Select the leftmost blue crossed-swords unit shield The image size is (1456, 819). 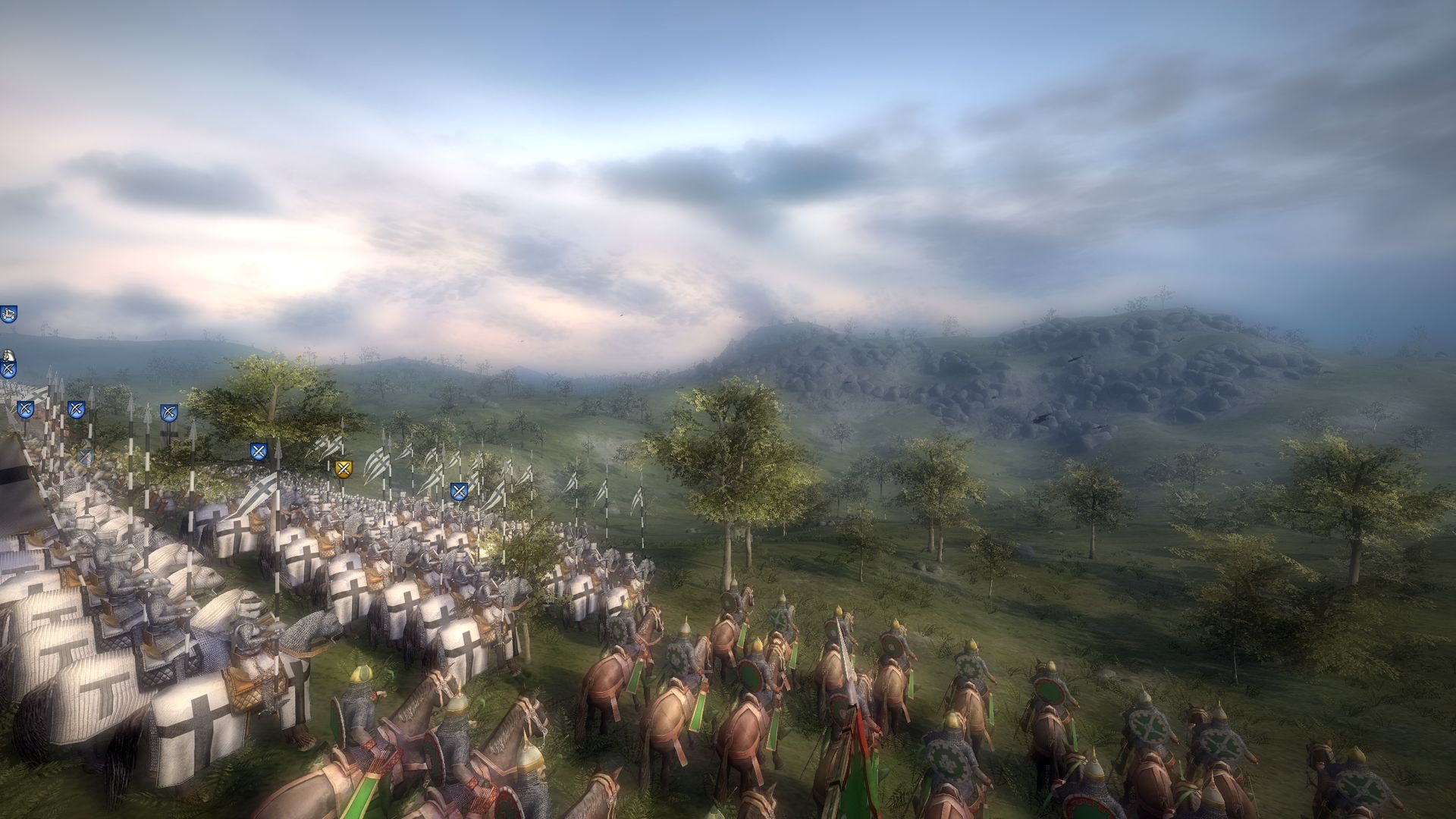[x=8, y=370]
